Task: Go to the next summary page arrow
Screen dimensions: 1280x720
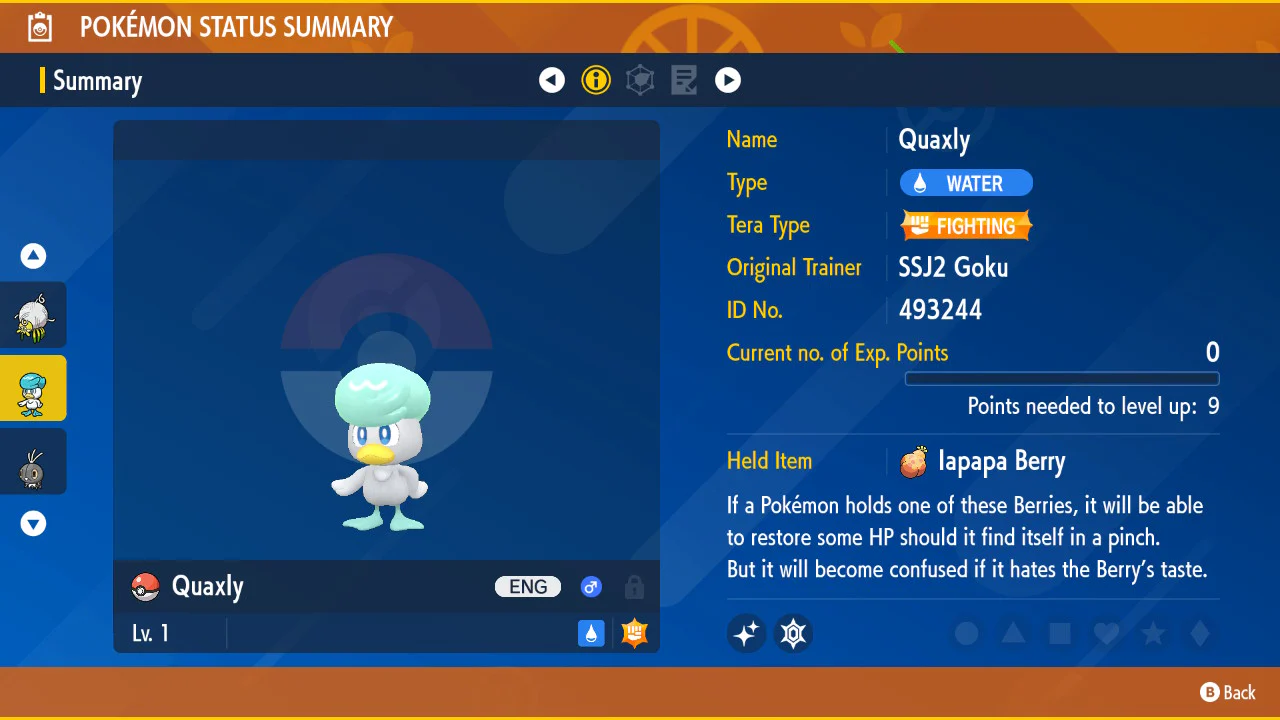Action: [x=728, y=80]
